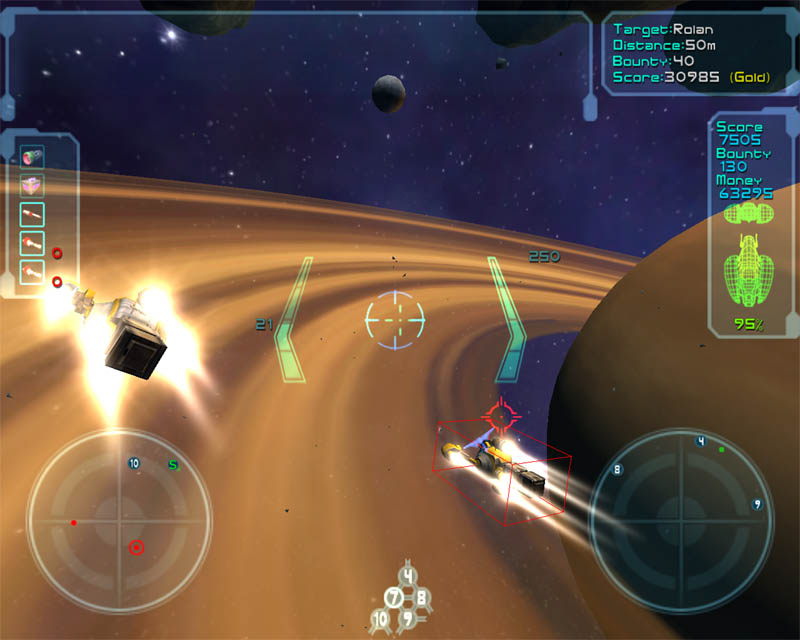The width and height of the screenshot is (800, 640).
Task: Select node 4 atop the numbered hex cluster
Action: click(407, 576)
